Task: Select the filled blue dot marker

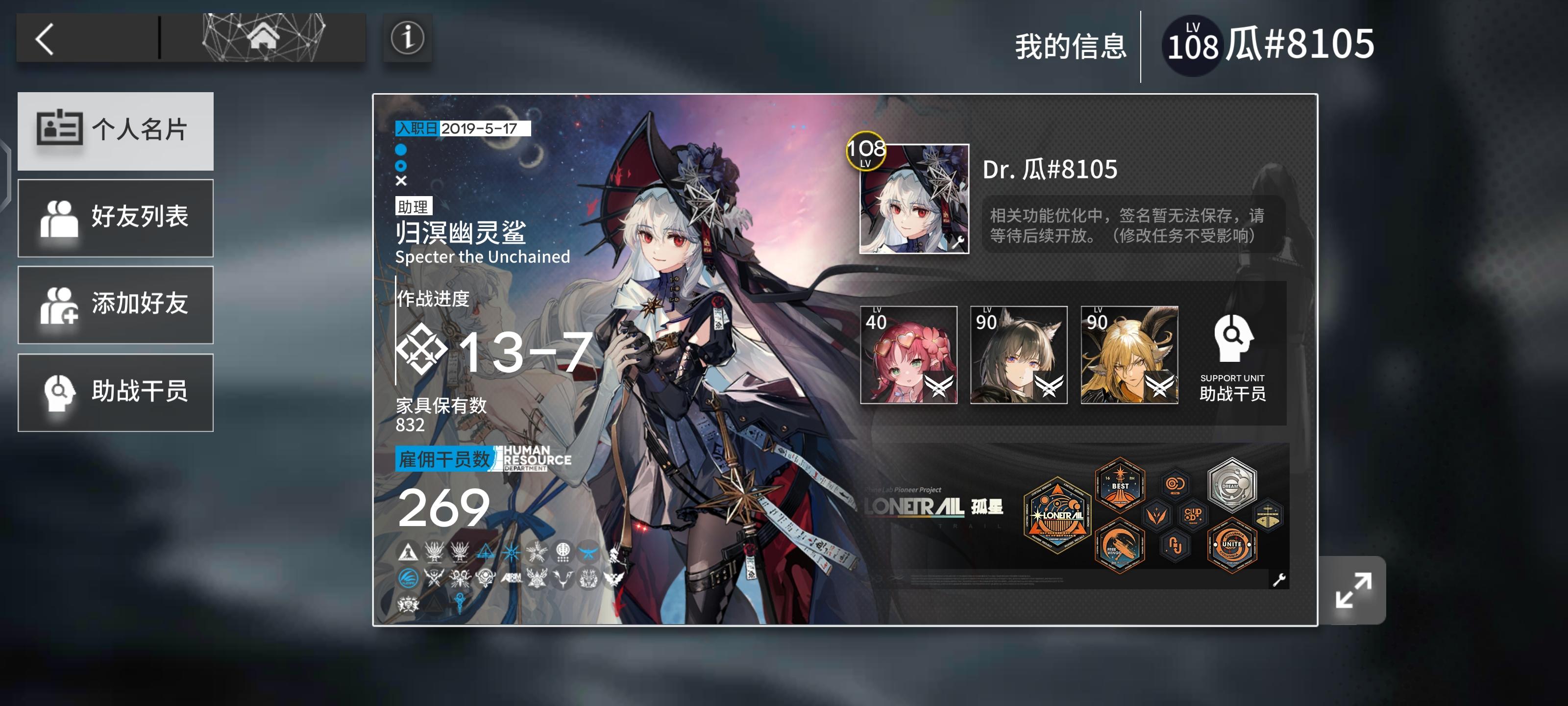Action: [402, 148]
